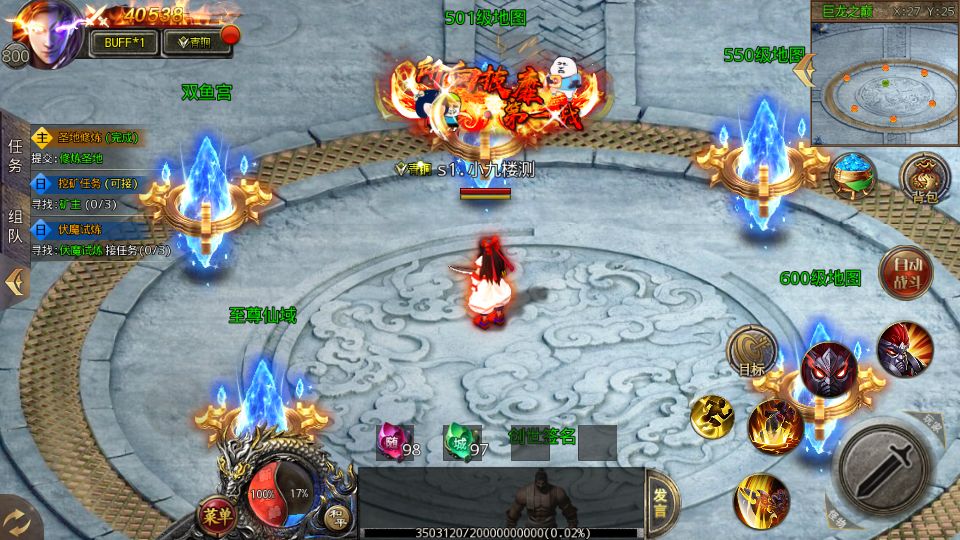960x540 pixels.
Task: Use the pink 随 stone with 98 count
Action: pyautogui.click(x=393, y=441)
